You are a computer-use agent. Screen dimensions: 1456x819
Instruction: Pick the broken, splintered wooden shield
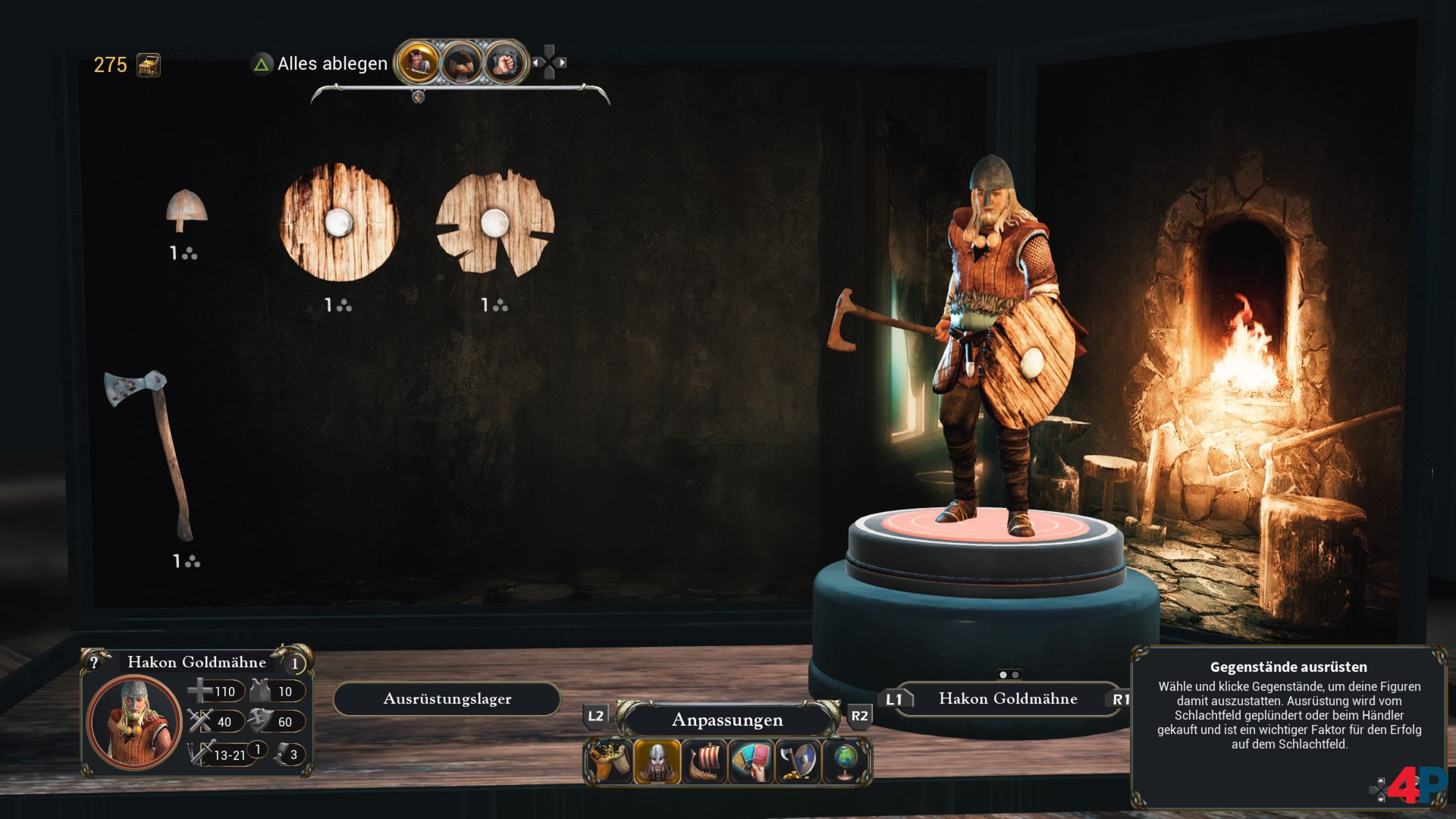click(x=495, y=223)
